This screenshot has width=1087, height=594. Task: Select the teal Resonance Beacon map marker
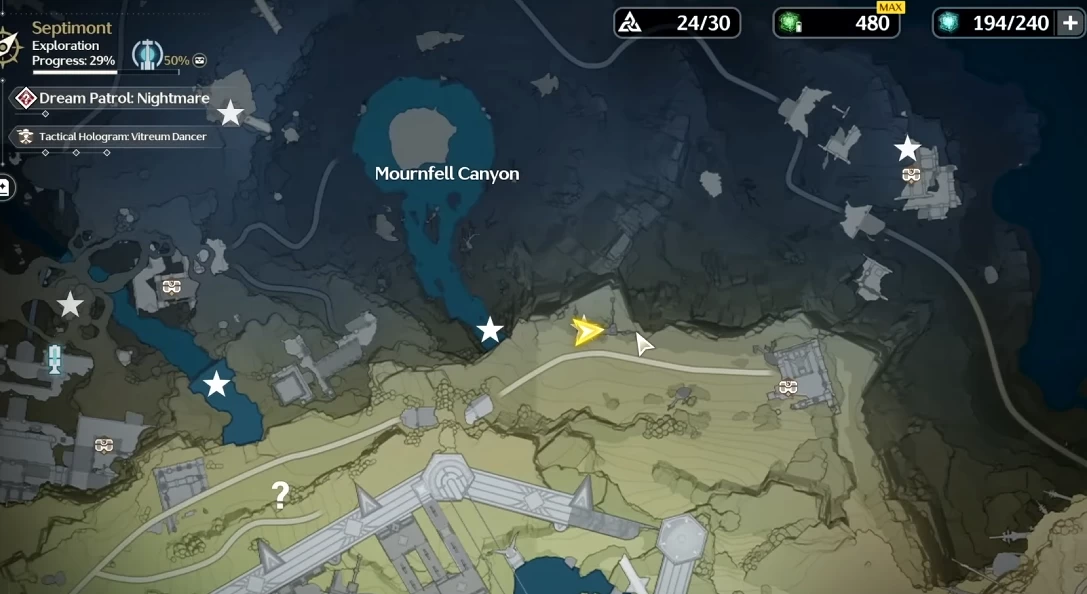[55, 359]
